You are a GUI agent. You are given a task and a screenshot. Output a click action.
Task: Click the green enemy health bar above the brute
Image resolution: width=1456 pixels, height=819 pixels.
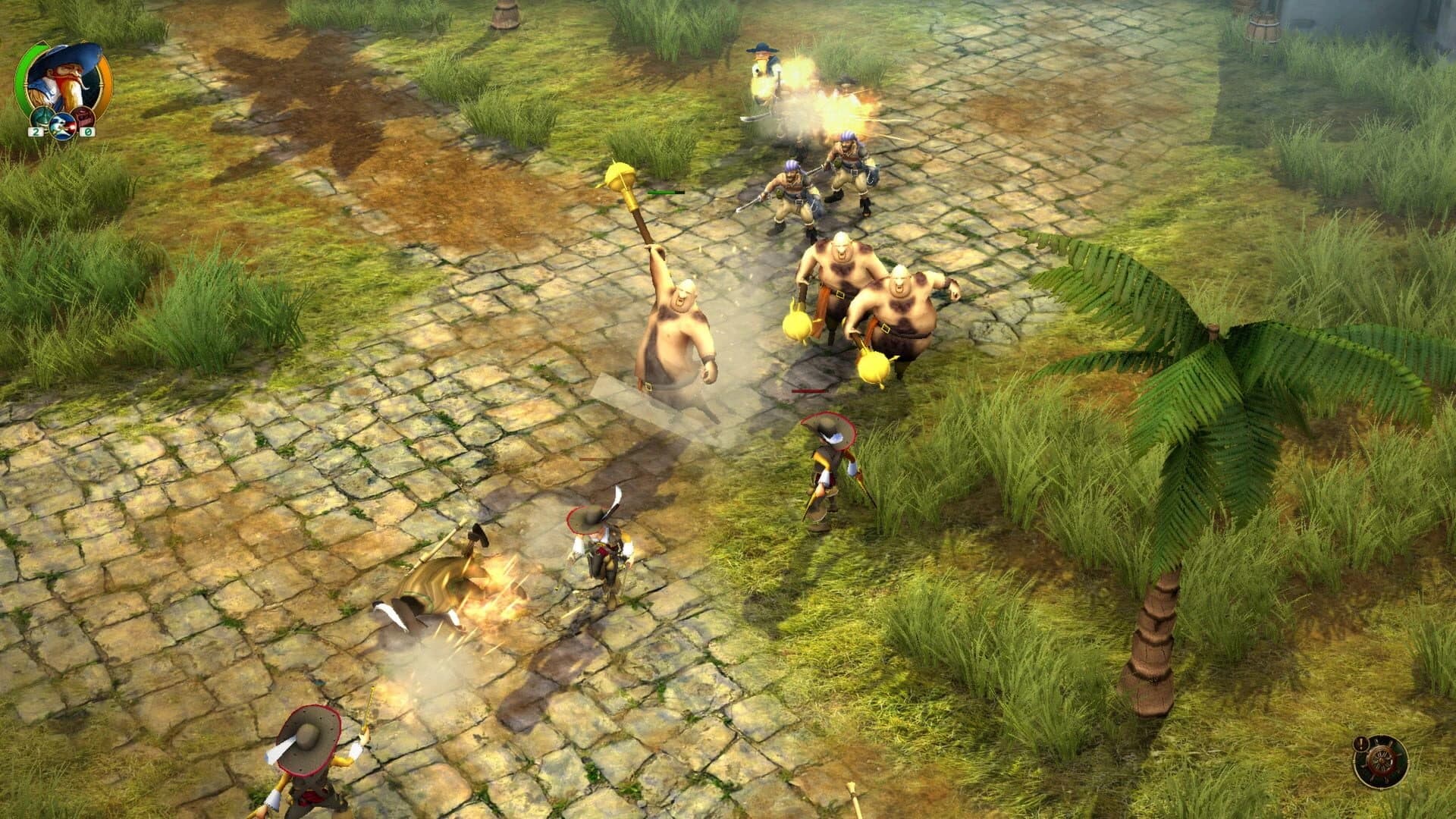coord(666,192)
